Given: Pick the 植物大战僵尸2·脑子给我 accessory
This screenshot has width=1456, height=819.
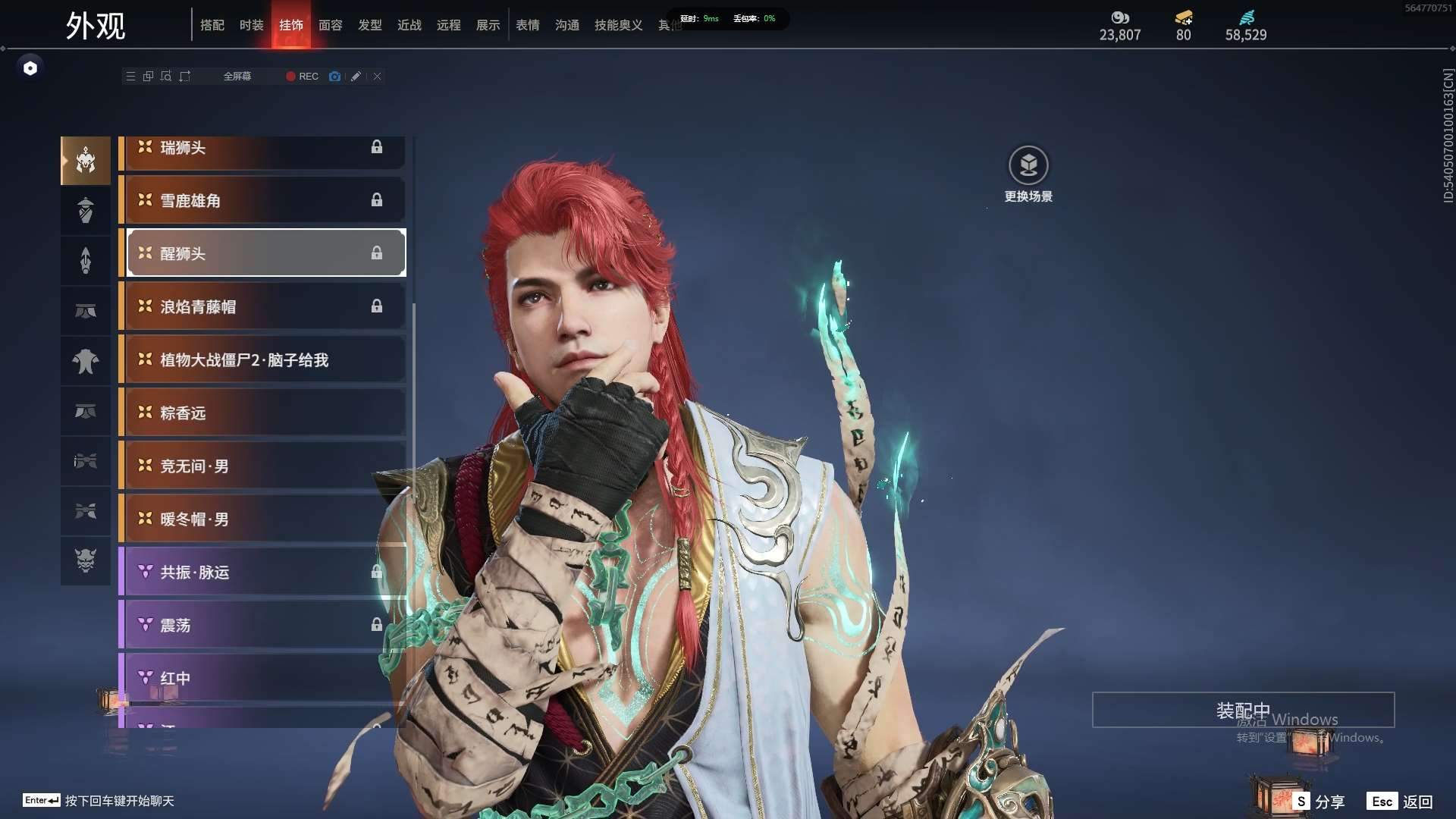Looking at the screenshot, I should [x=262, y=359].
